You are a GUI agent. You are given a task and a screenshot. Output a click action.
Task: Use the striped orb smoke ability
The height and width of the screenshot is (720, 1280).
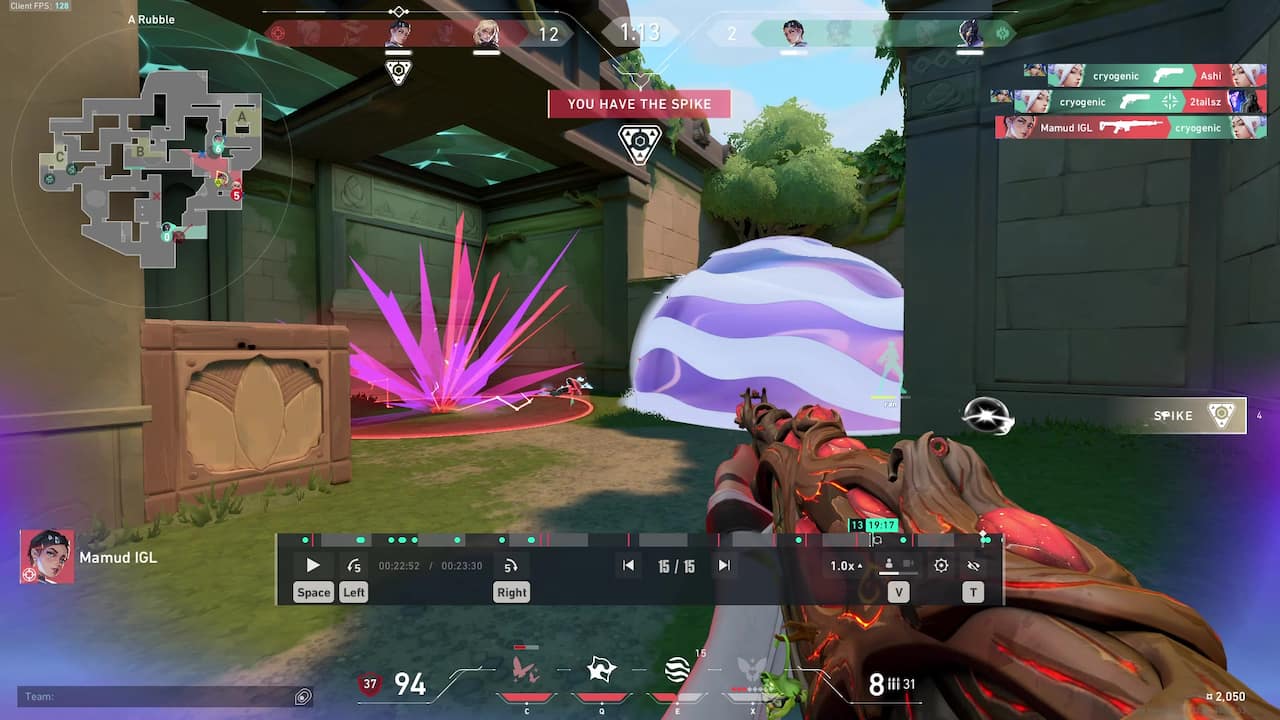pyautogui.click(x=677, y=670)
